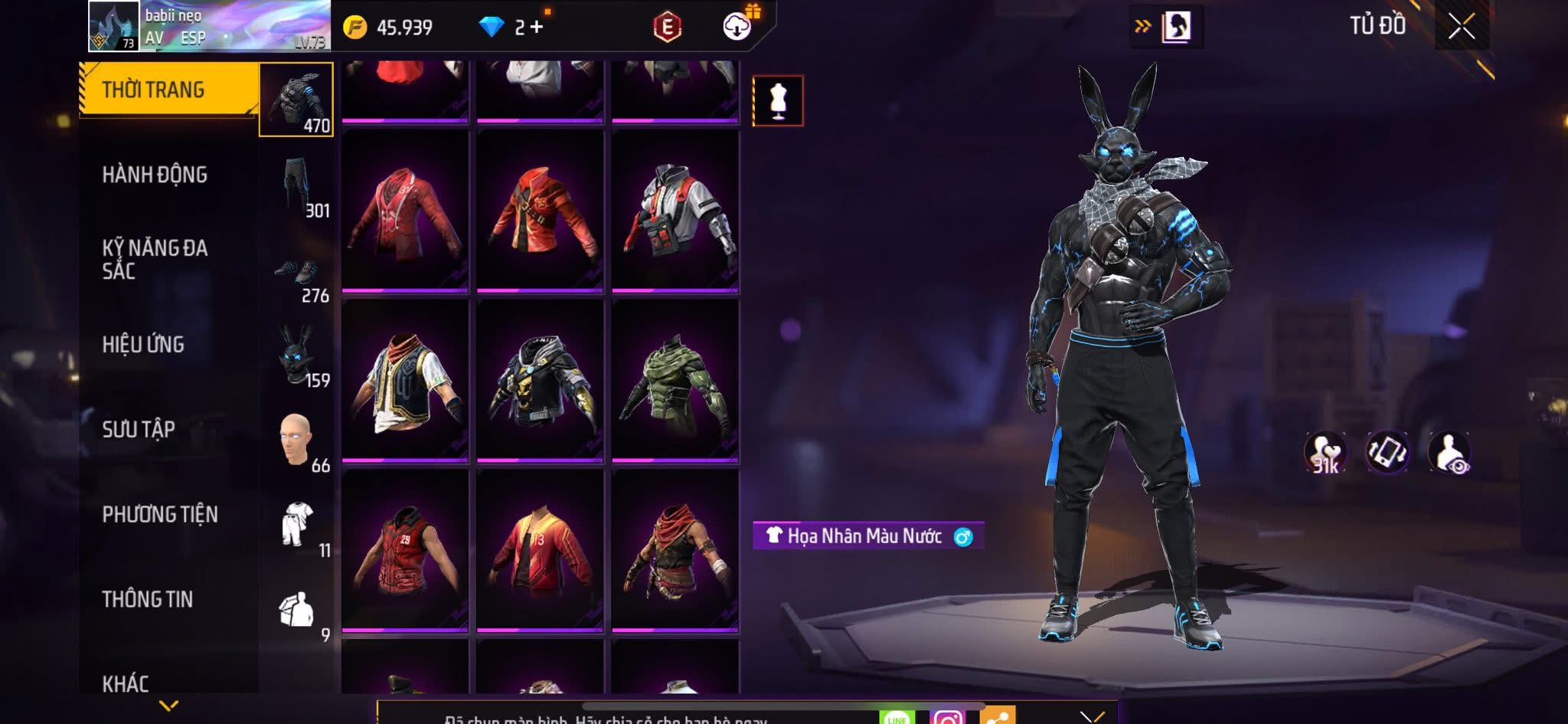Open the head subcategory with 66 items
This screenshot has height=724, width=1568.
(297, 441)
